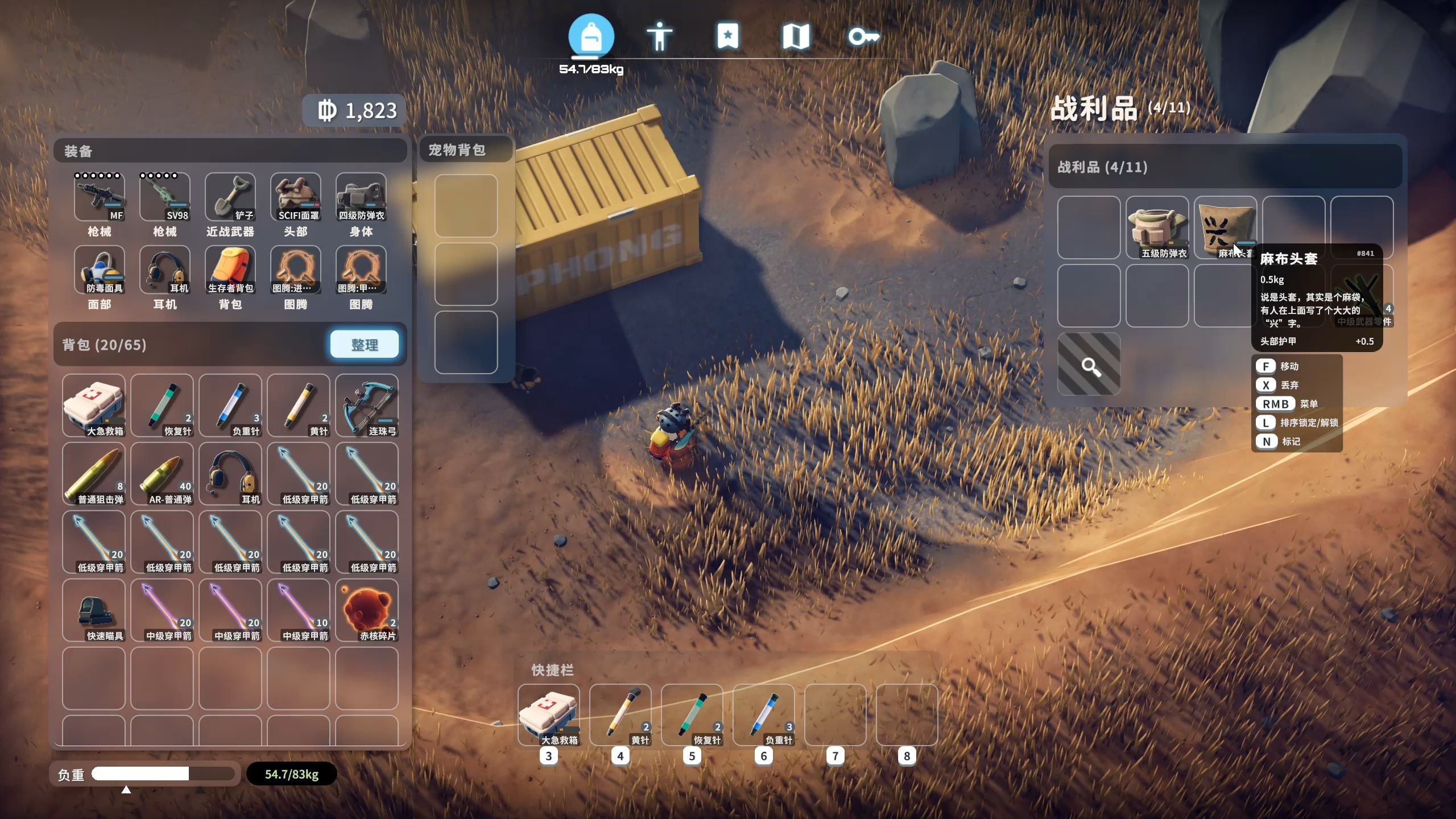Open the bookmark star tab
1456x819 pixels.
727,36
